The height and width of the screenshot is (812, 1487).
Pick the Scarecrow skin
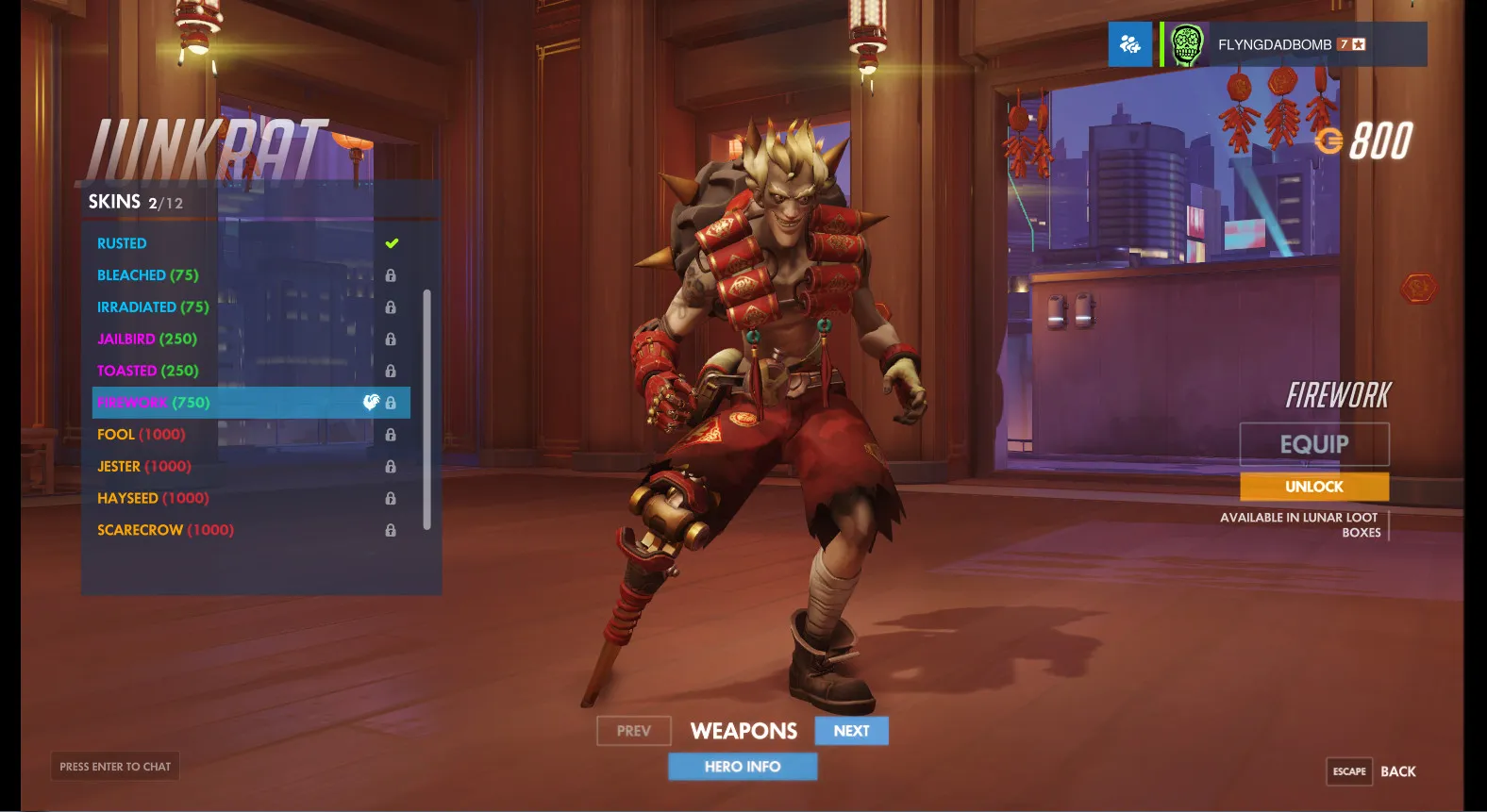coord(165,530)
